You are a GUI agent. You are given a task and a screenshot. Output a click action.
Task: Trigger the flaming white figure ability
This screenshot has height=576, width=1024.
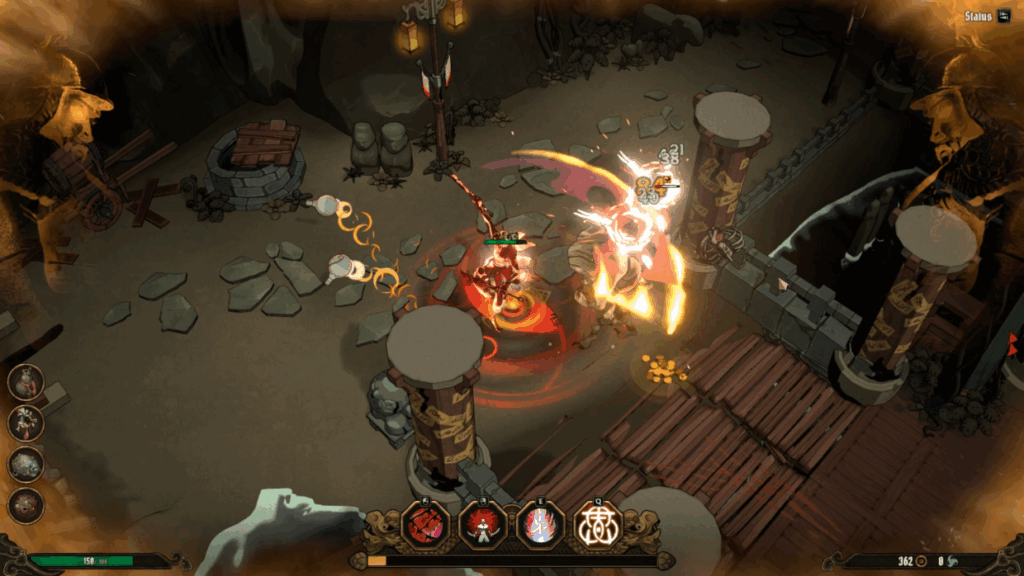(541, 524)
